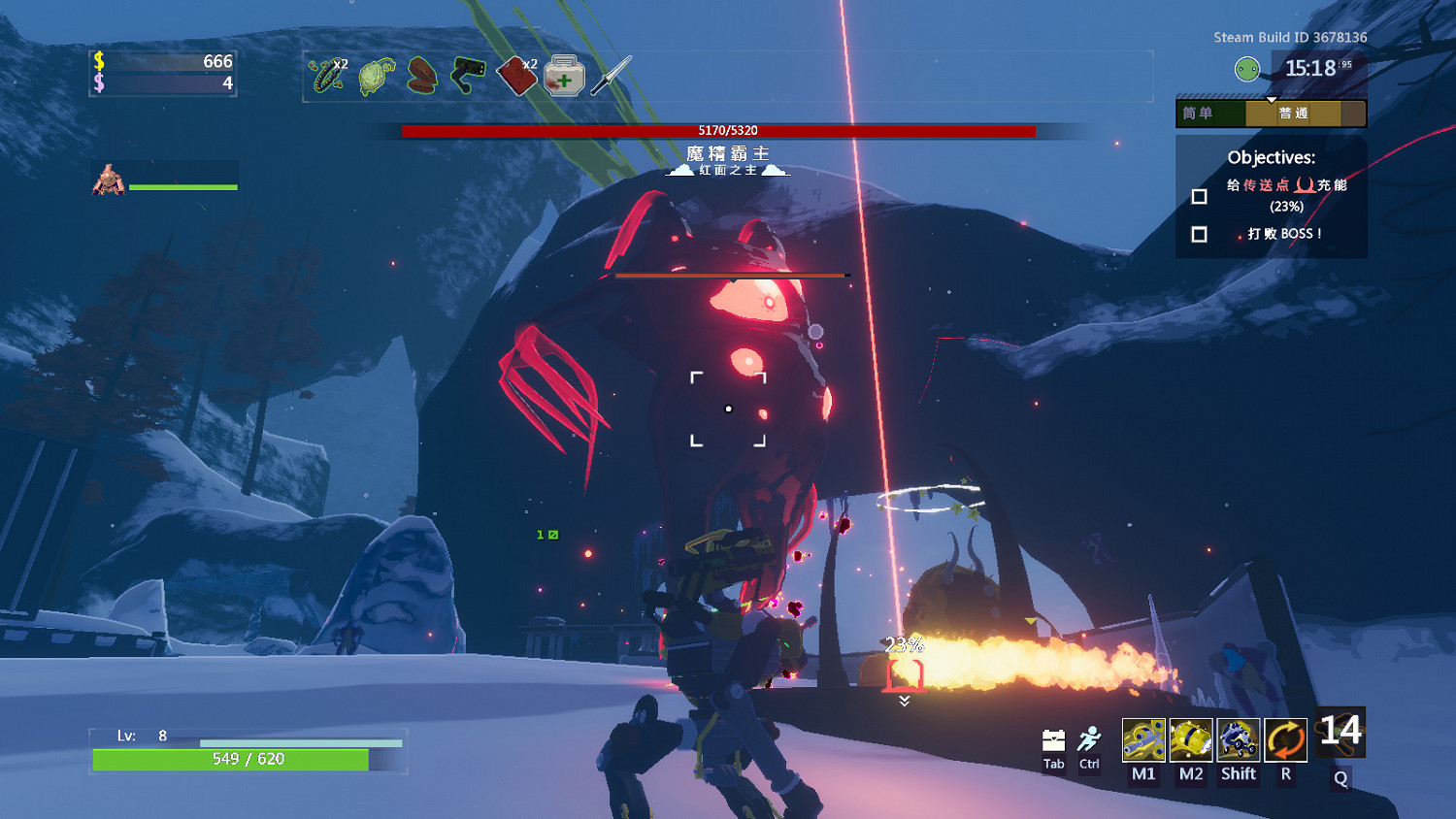The height and width of the screenshot is (819, 1456).
Task: Use the equipment slot showing 14
Action: click(x=1340, y=734)
